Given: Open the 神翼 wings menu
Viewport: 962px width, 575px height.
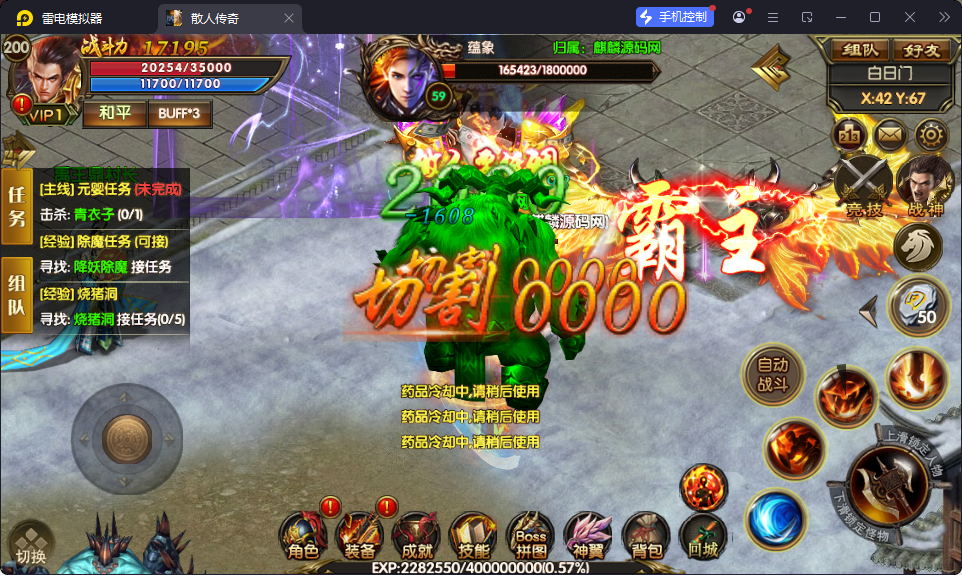Looking at the screenshot, I should pos(588,535).
